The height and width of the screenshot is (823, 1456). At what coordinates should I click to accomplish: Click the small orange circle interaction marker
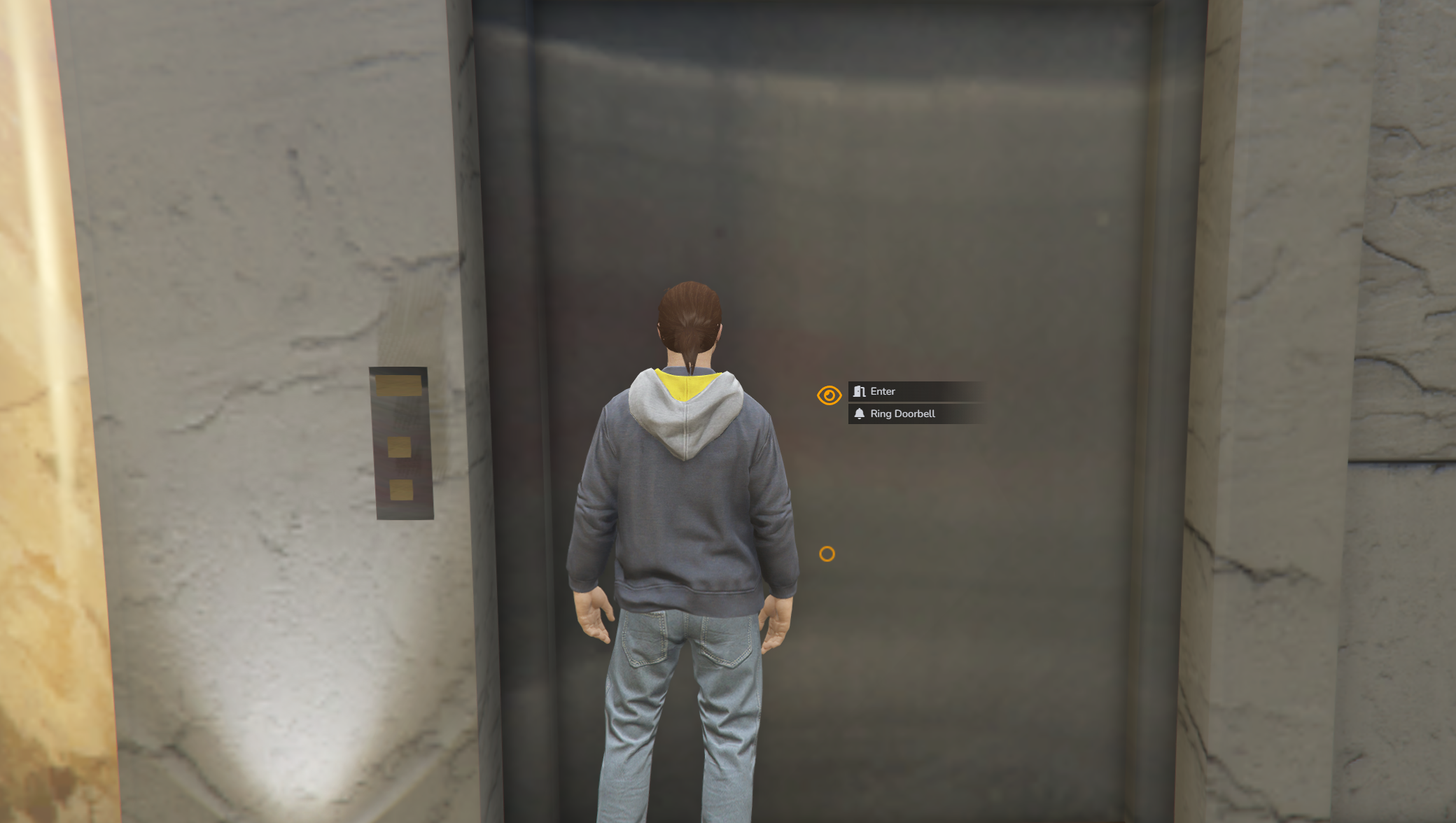coord(827,554)
